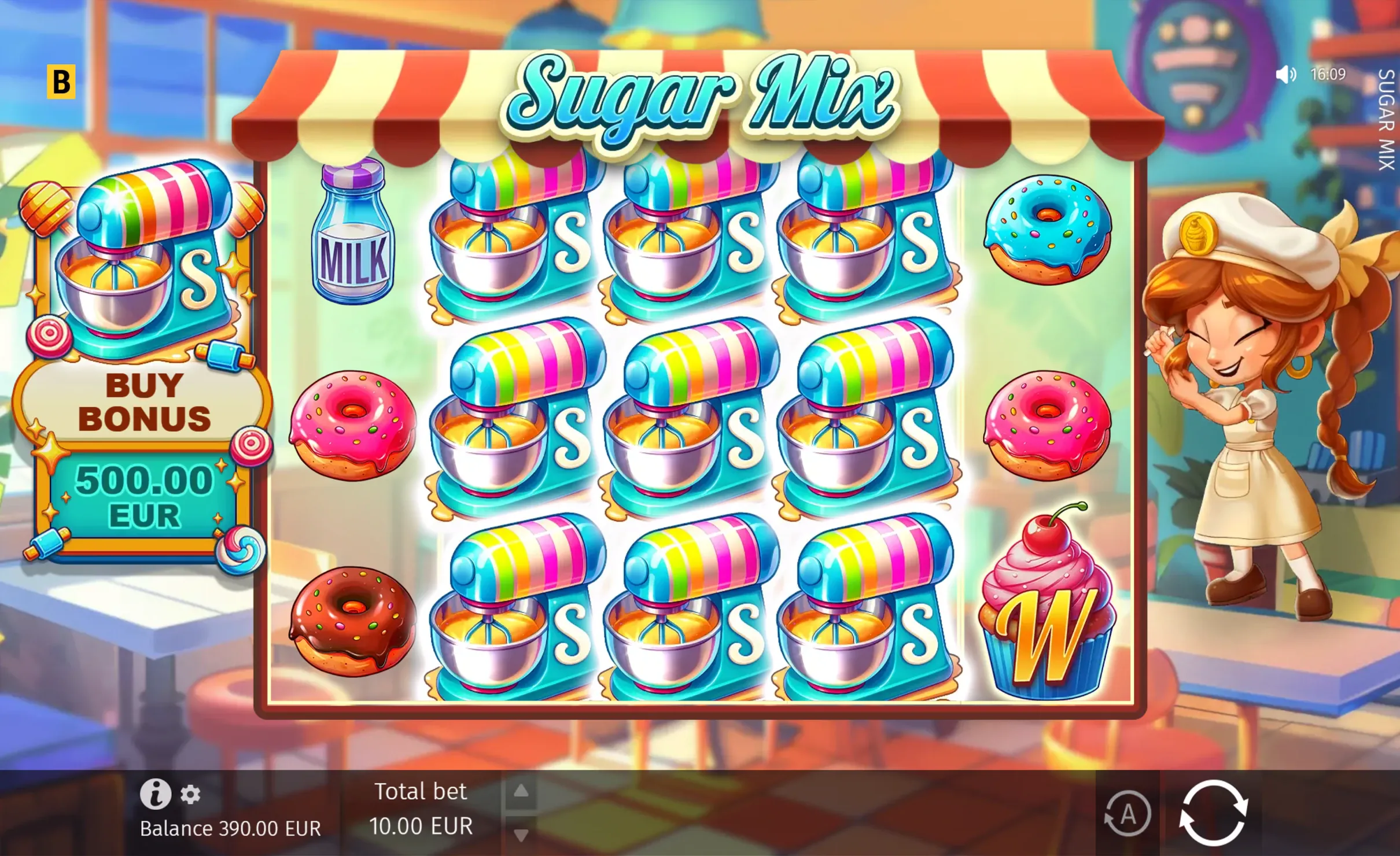
Task: Open the game info paytable
Action: tap(155, 794)
